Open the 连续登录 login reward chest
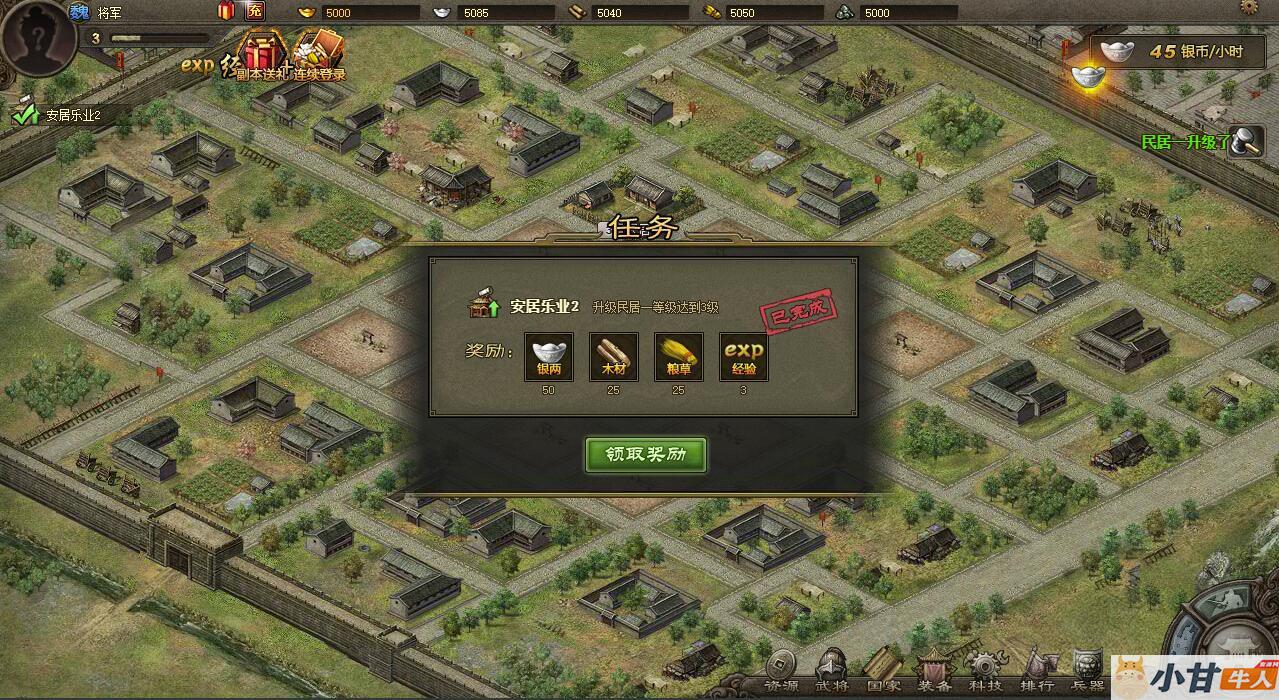This screenshot has height=700, width=1279. 320,55
